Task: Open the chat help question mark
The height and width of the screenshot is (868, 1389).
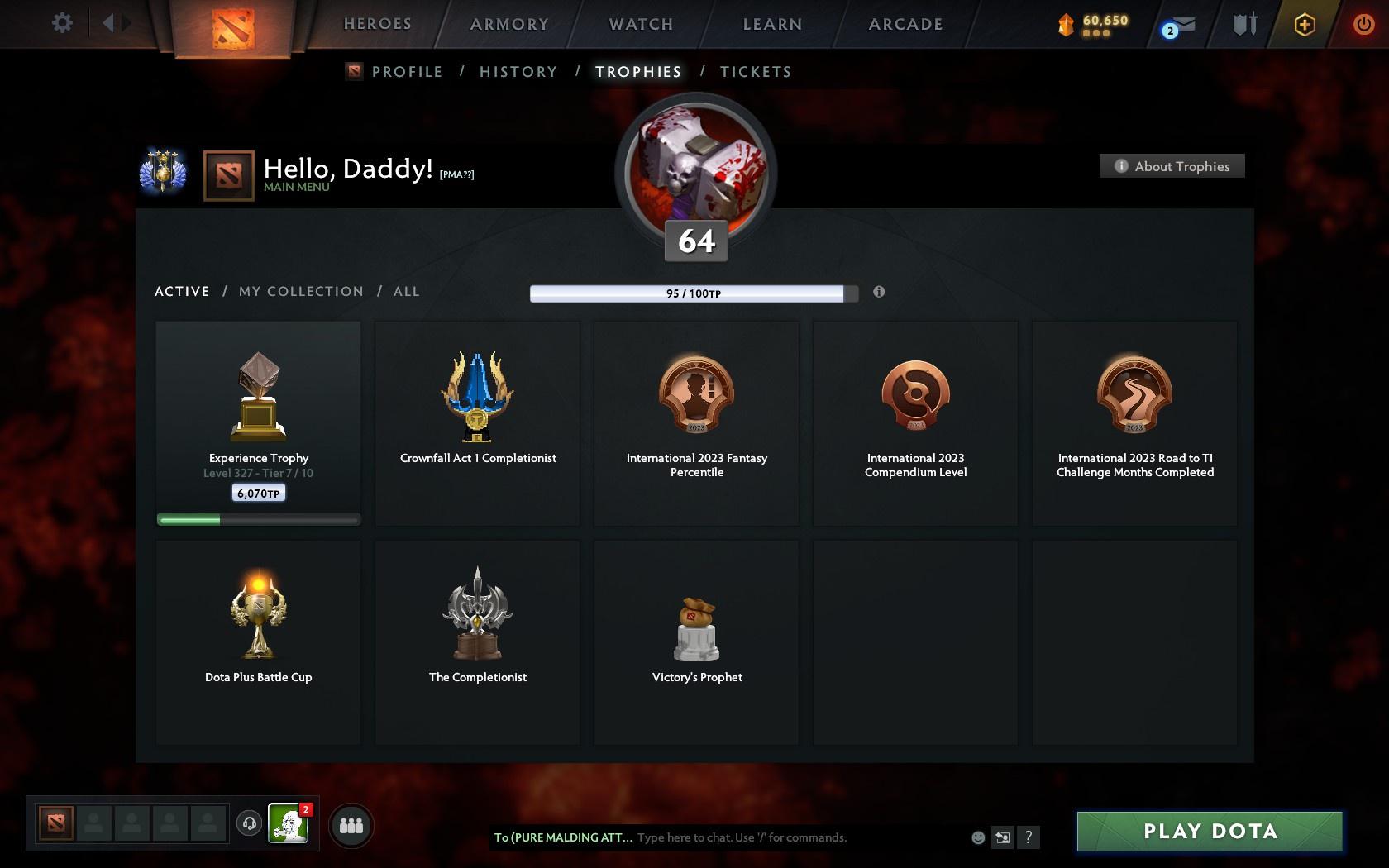Action: click(x=1028, y=837)
